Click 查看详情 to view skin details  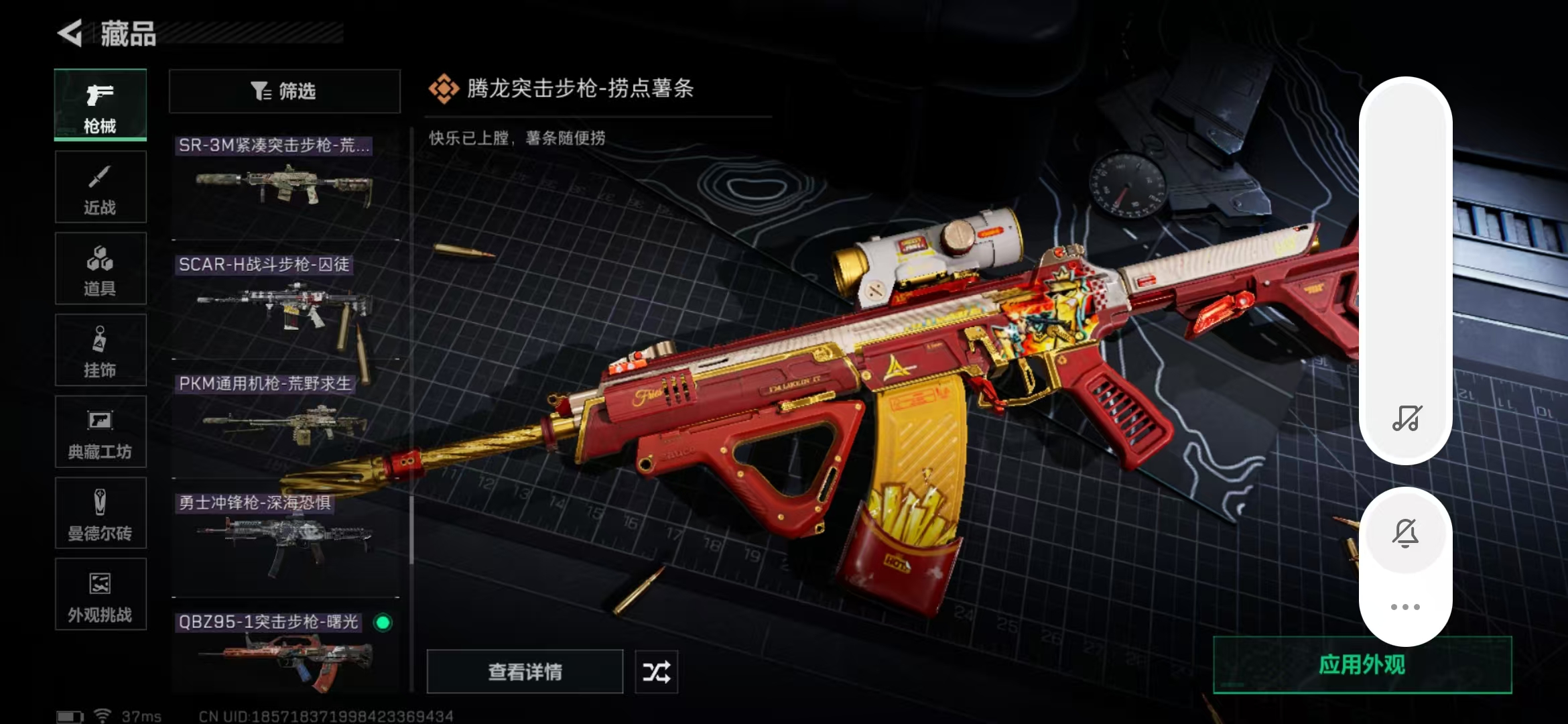click(x=525, y=671)
